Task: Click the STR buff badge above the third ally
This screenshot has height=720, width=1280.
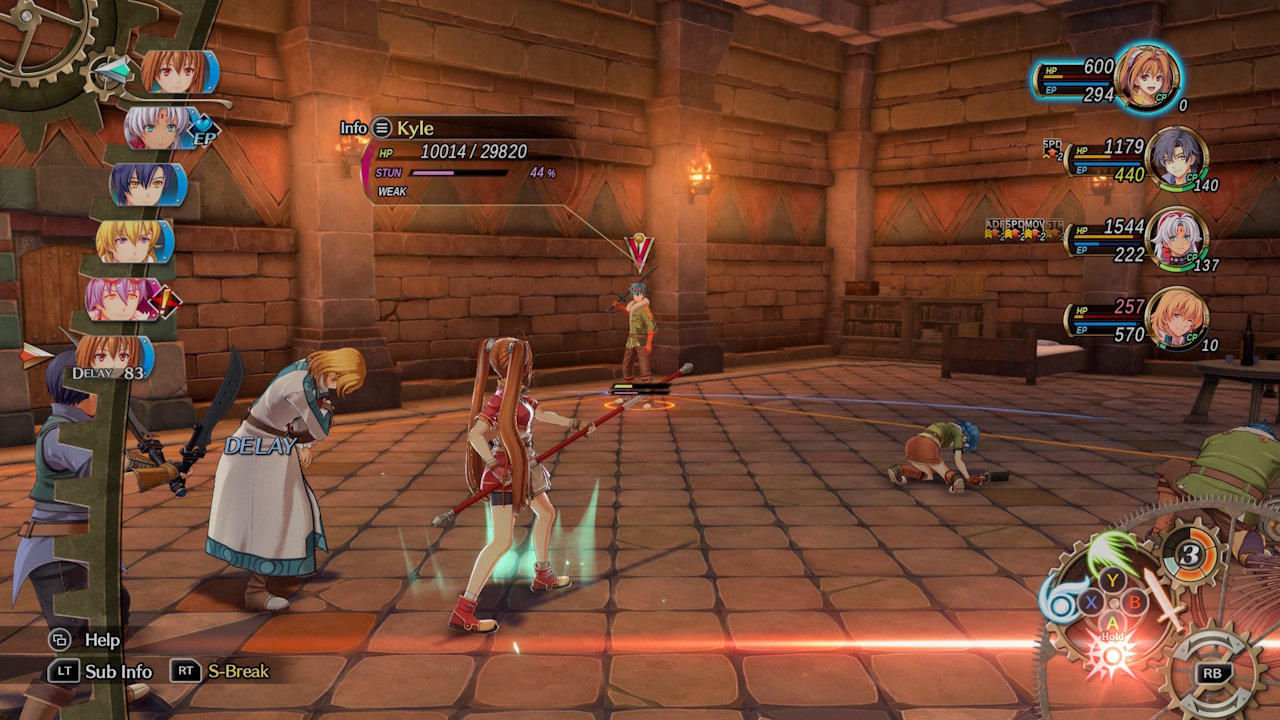Action: tap(1055, 228)
